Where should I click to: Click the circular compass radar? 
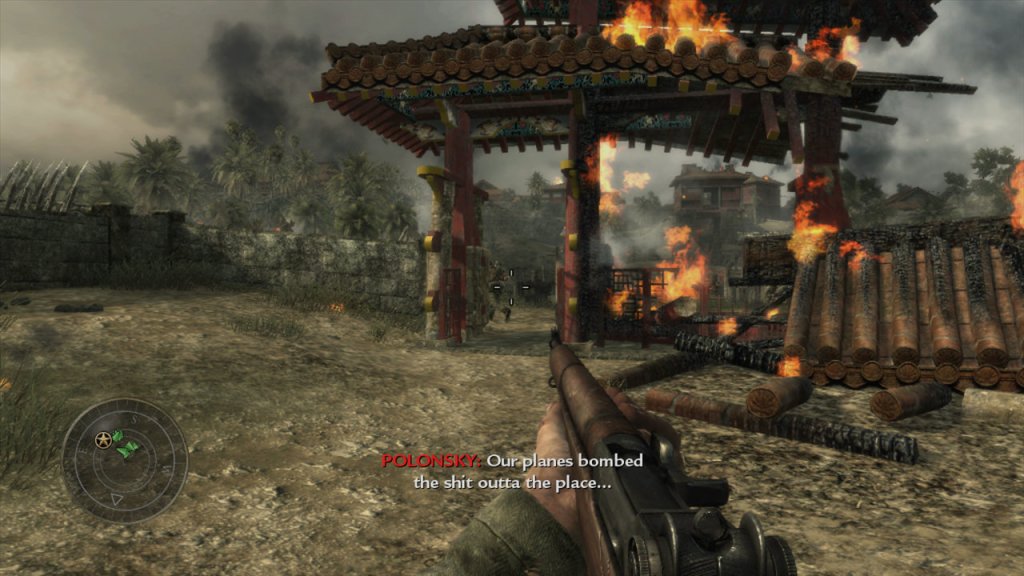(x=124, y=460)
